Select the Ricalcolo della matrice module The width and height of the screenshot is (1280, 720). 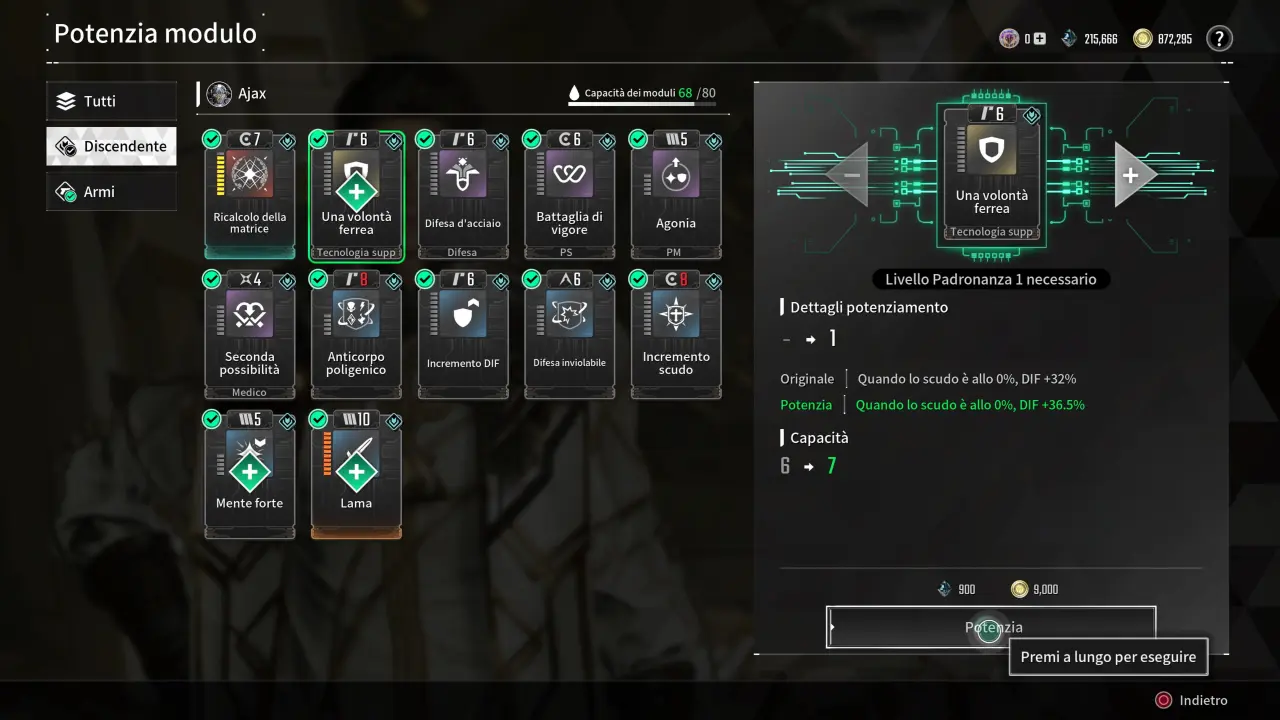(x=250, y=195)
